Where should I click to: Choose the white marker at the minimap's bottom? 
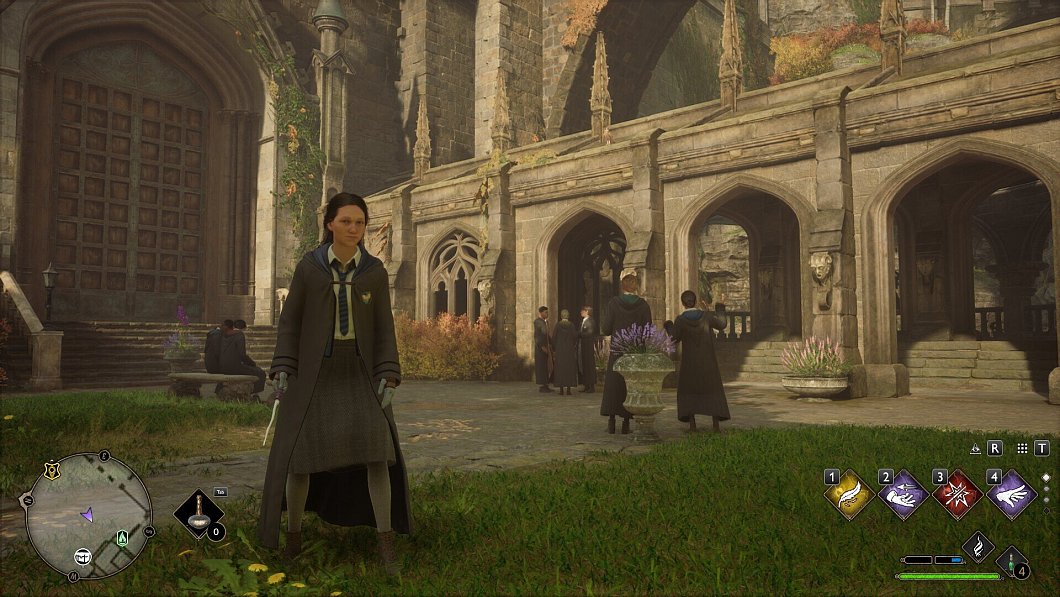84,556
